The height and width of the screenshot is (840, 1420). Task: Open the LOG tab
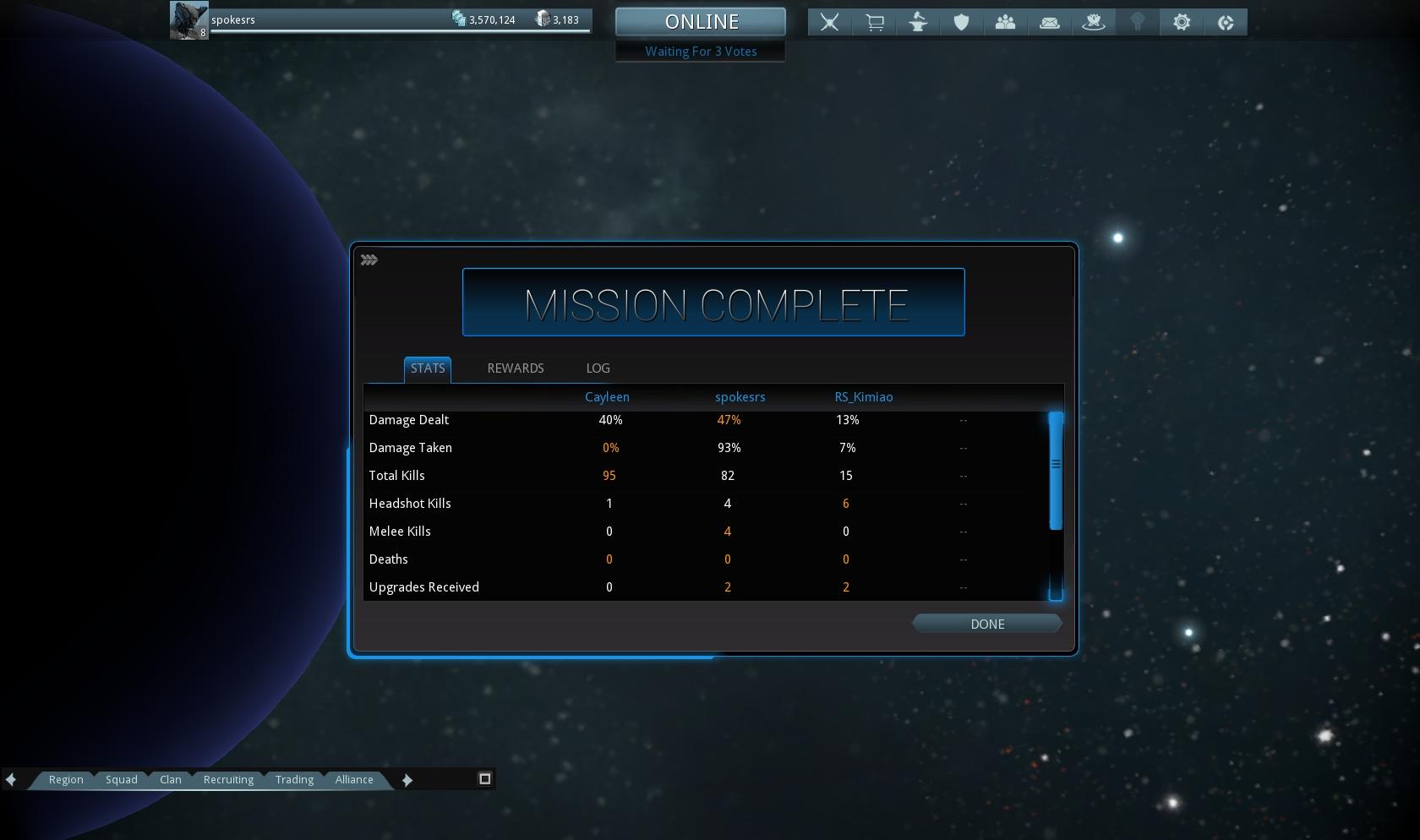[x=598, y=368]
